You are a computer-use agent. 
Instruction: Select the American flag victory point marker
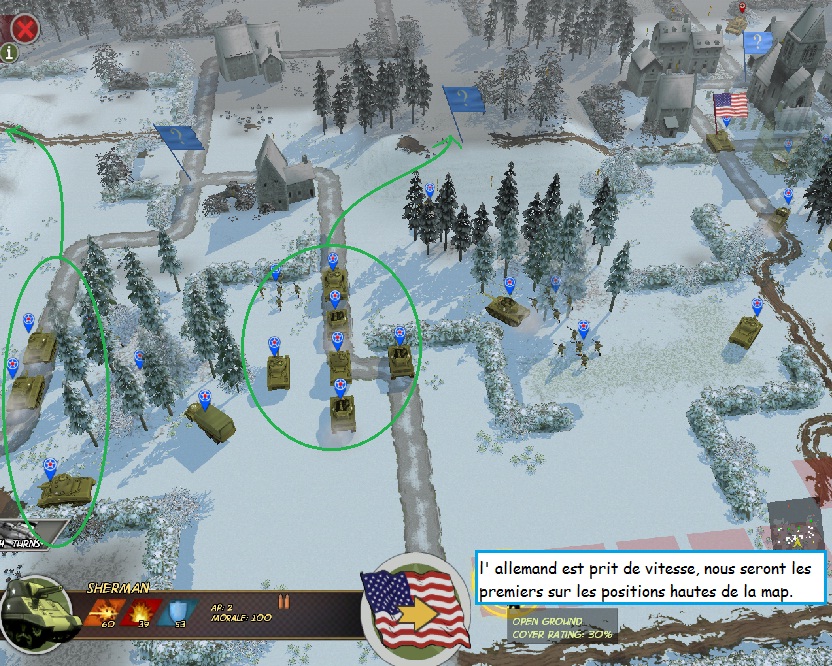731,106
